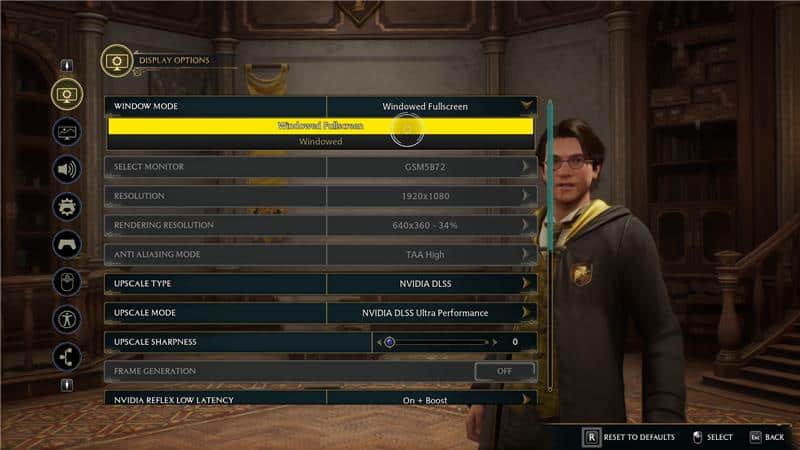This screenshot has width=800, height=450.
Task: Open NVIDIA Reflex Low Latency dropdown
Action: (431, 398)
